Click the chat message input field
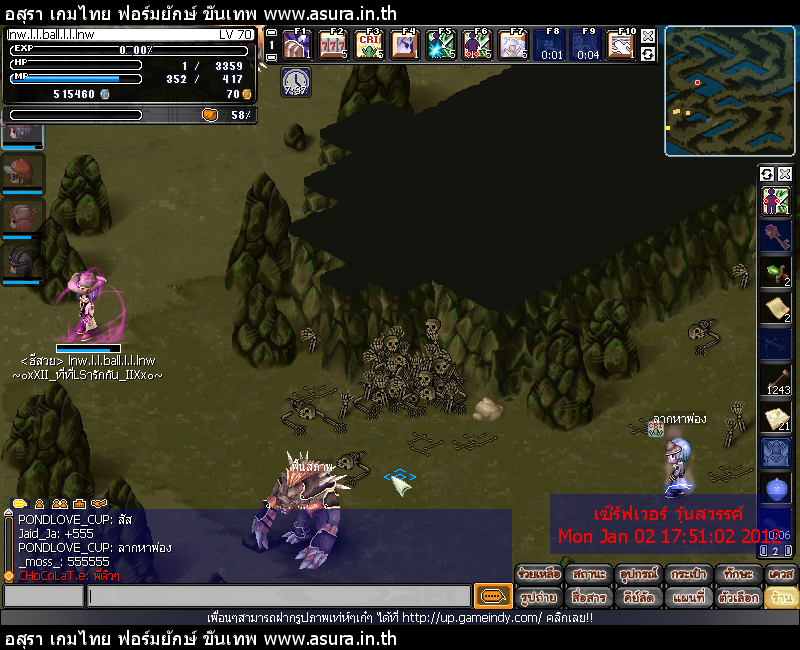Screen dimensions: 800x650 (x=278, y=596)
